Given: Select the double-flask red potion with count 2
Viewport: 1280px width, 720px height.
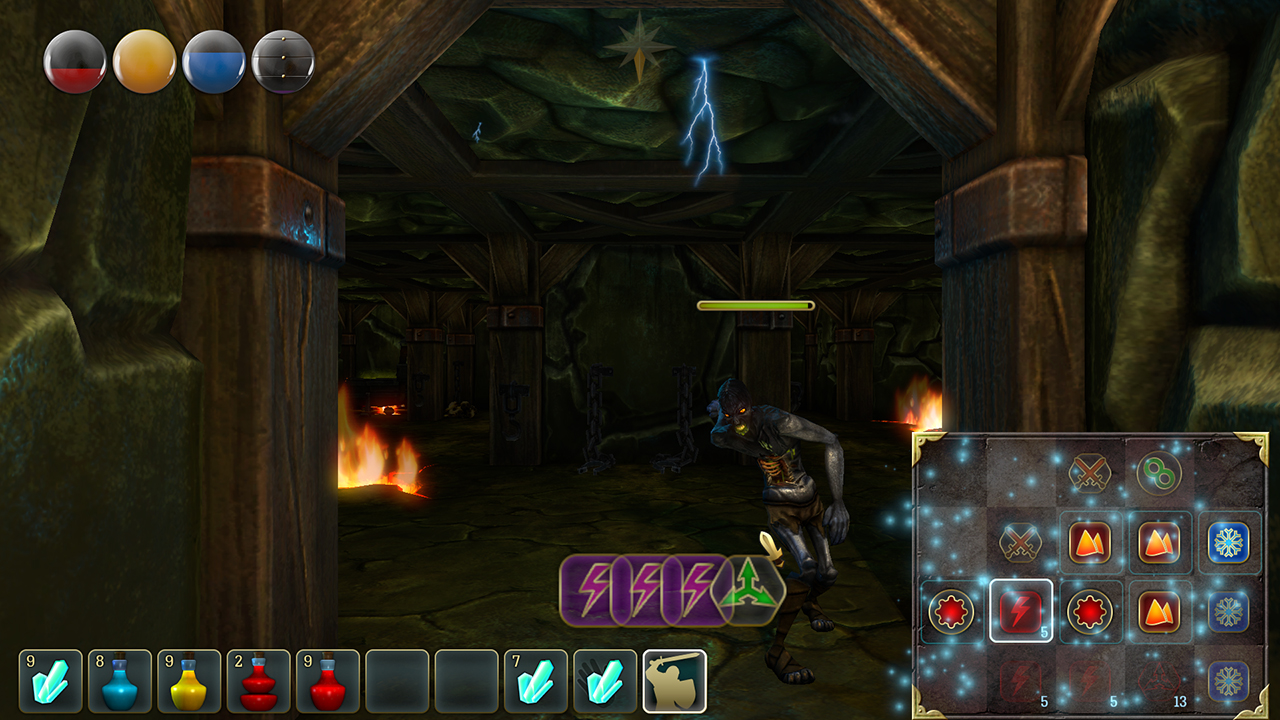Looking at the screenshot, I should click(258, 681).
